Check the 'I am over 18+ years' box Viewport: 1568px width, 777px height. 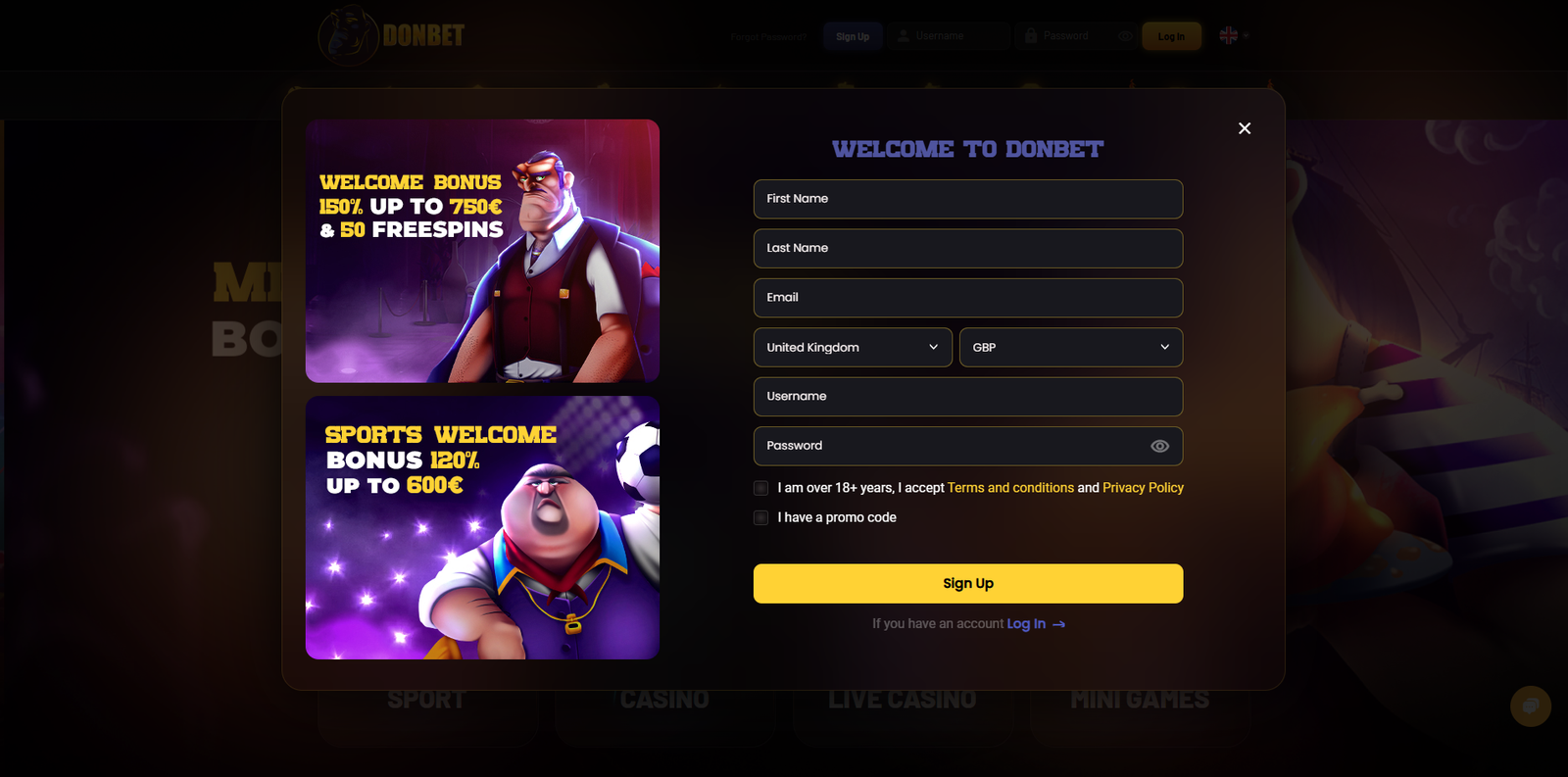pos(760,488)
